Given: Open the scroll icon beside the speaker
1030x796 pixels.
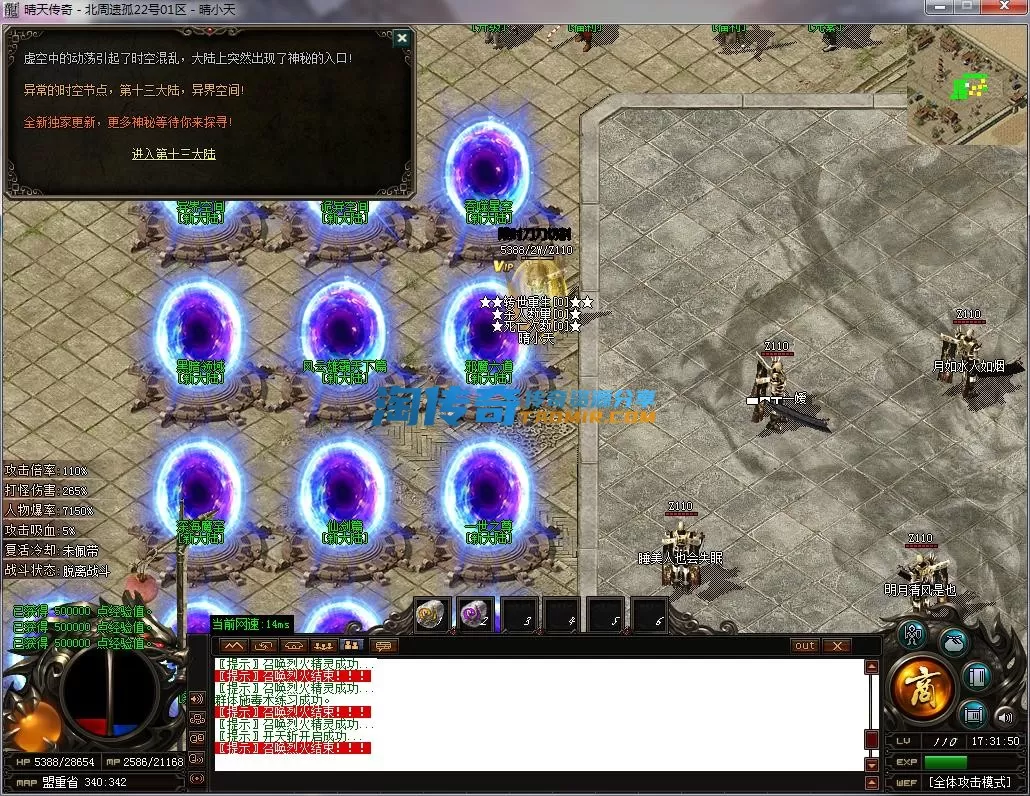Looking at the screenshot, I should [973, 713].
